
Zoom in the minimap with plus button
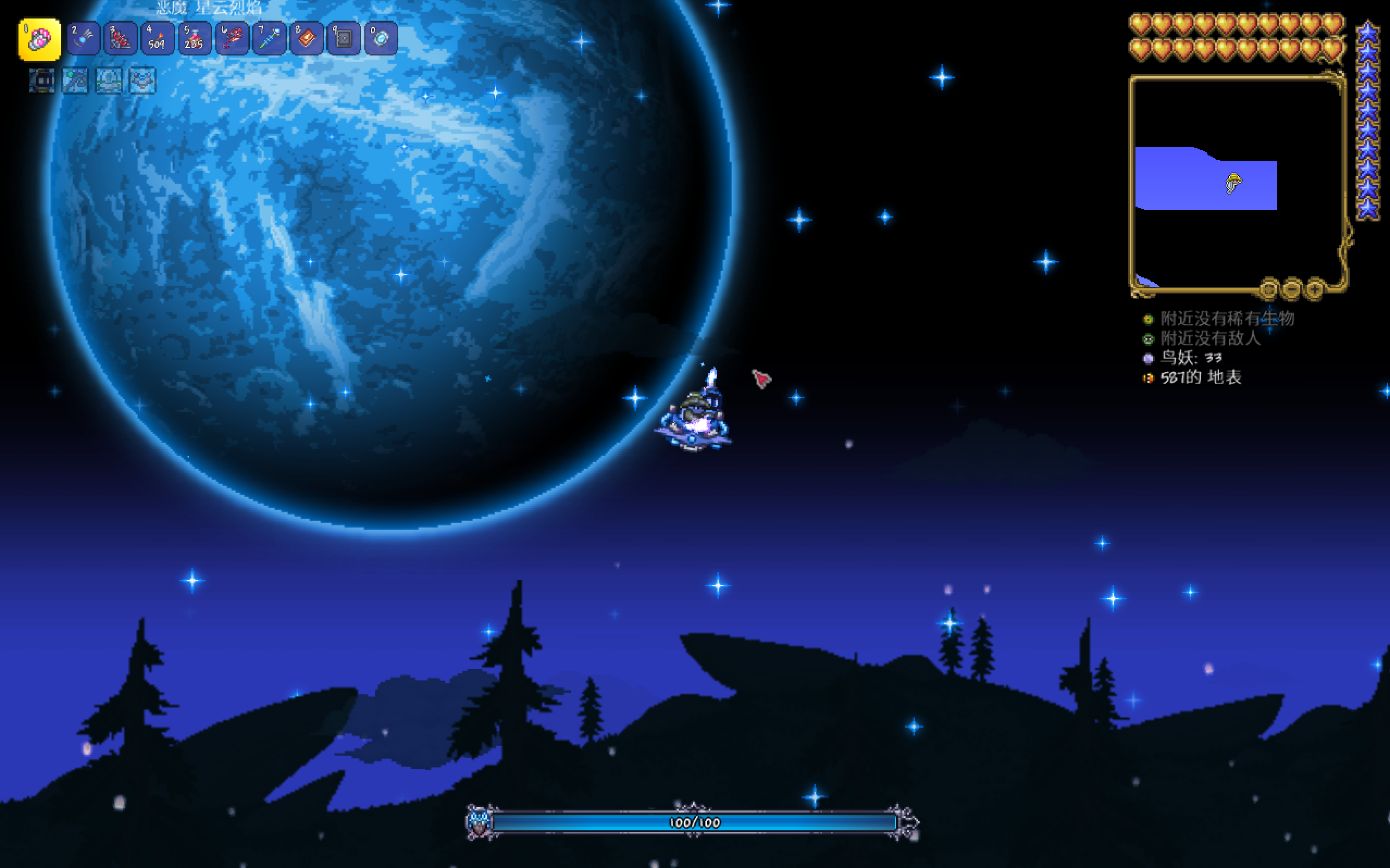1314,288
